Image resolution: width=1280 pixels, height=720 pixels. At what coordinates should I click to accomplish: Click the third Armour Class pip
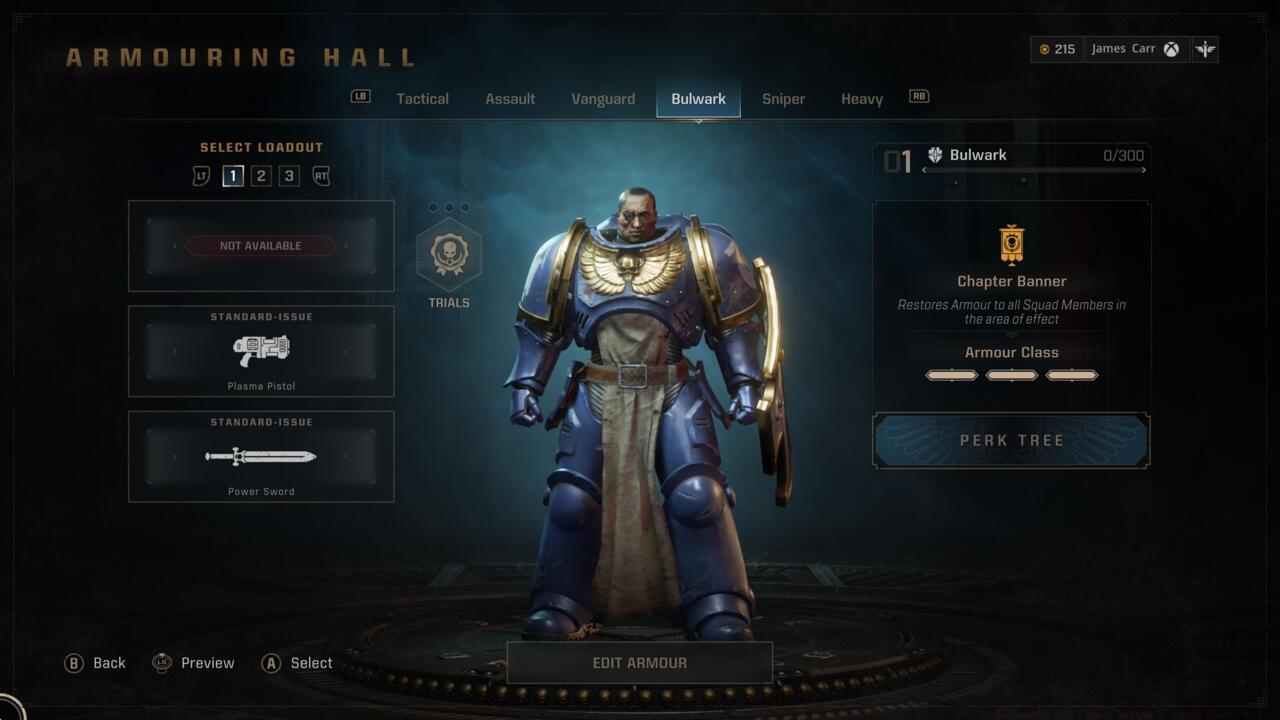1071,374
